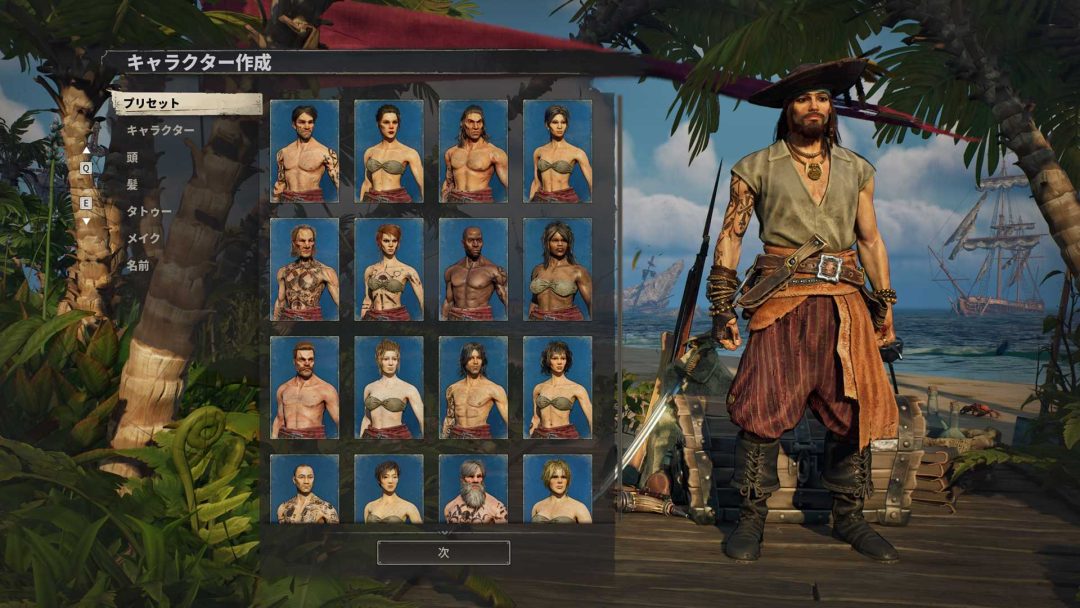Open the 髪 hair options

pyautogui.click(x=133, y=184)
